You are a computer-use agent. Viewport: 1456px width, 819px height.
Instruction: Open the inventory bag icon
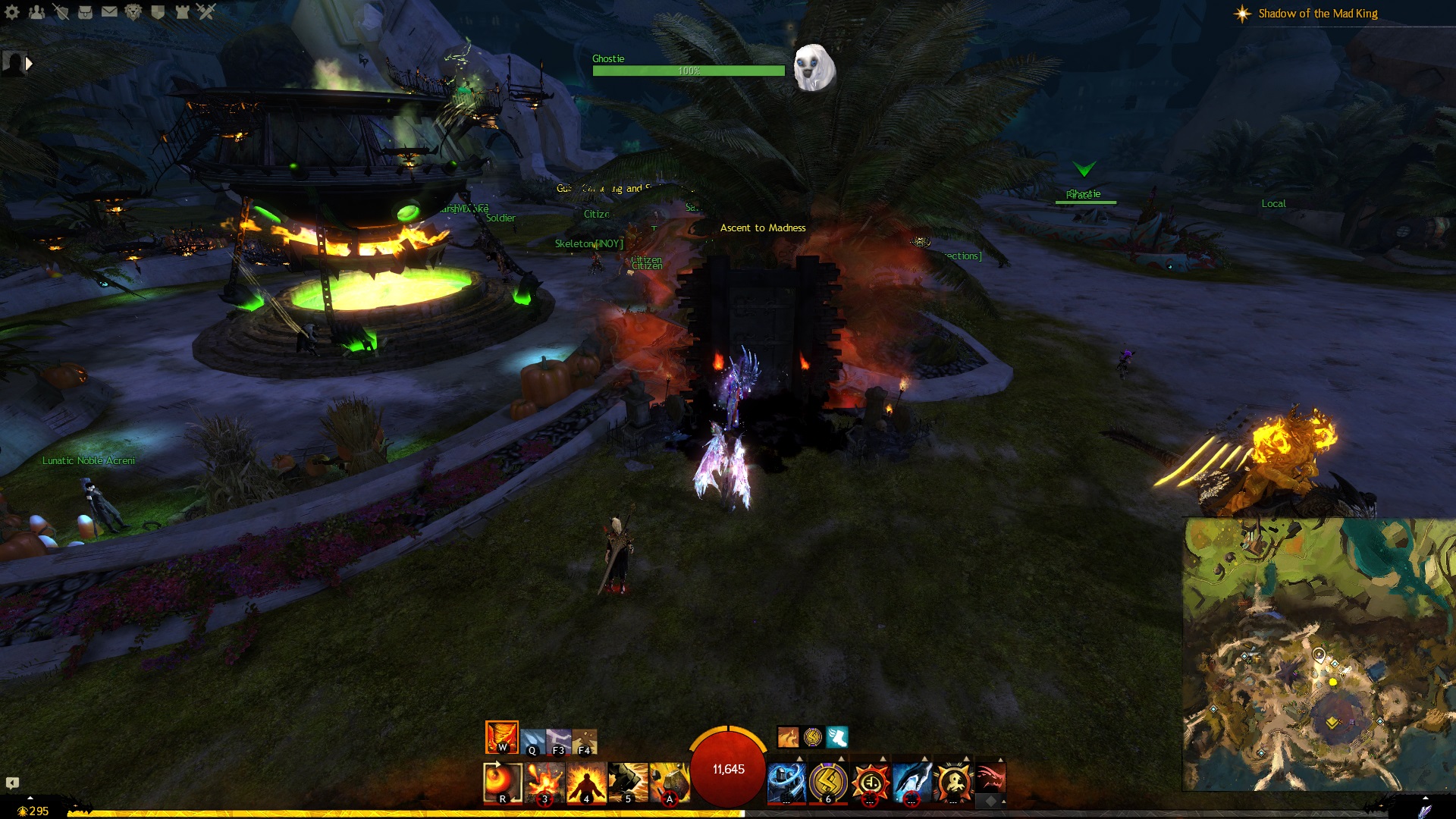tap(85, 11)
